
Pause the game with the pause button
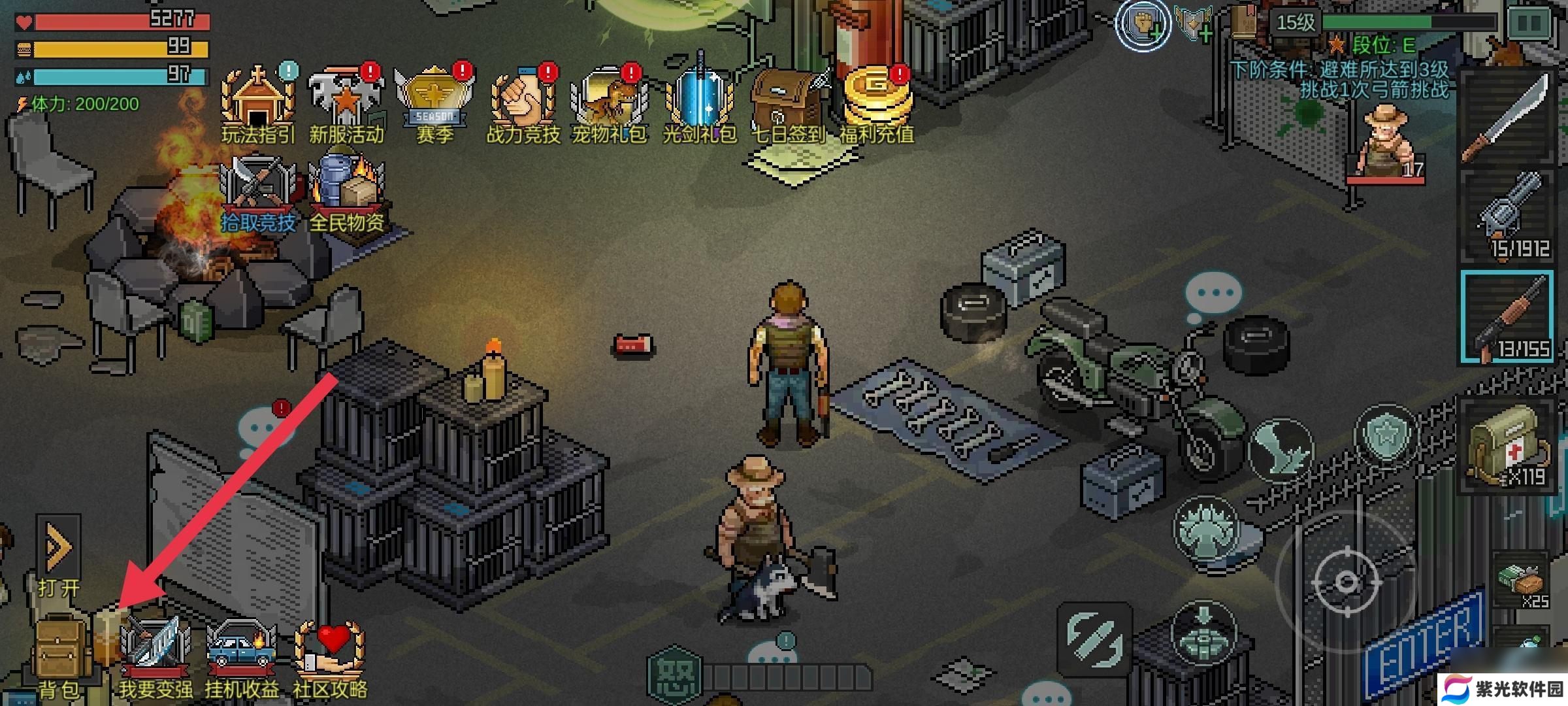(x=1530, y=24)
